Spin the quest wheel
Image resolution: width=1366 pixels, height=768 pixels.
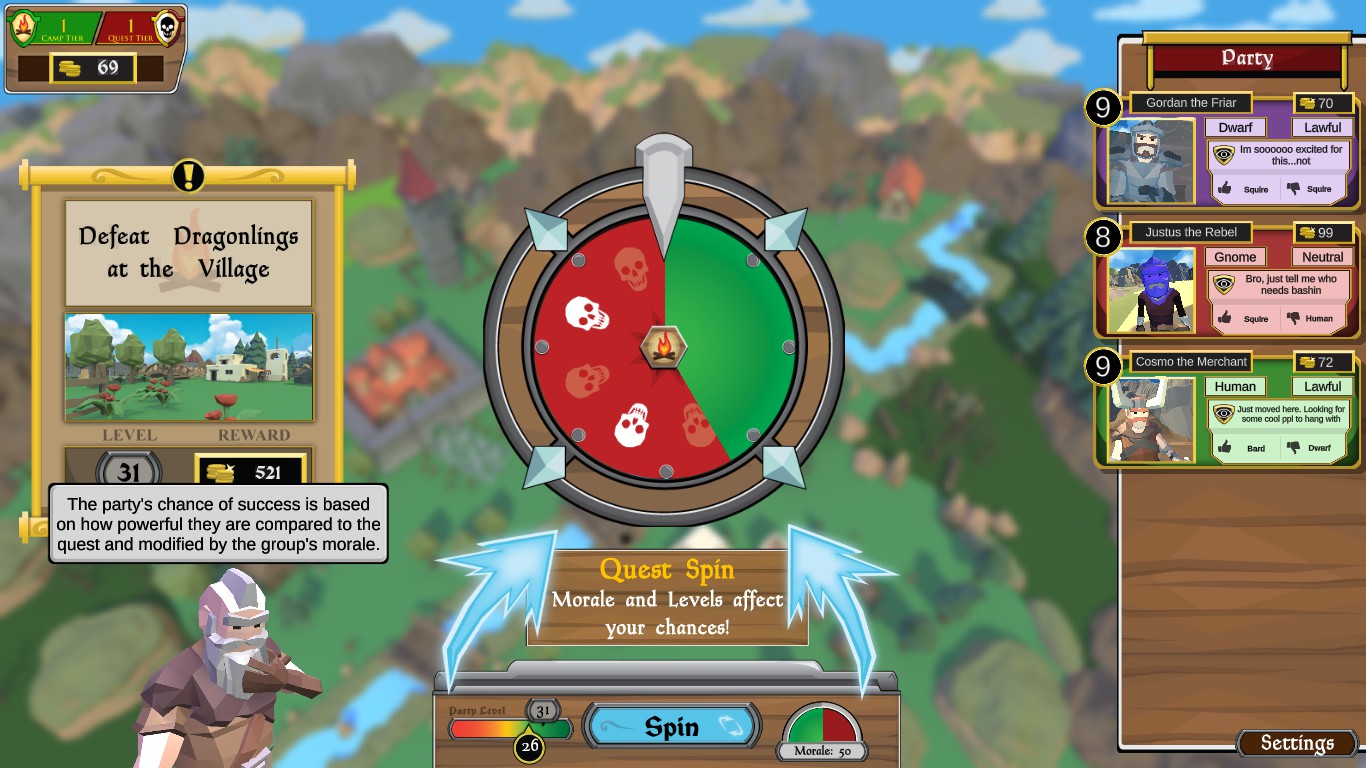(x=671, y=727)
